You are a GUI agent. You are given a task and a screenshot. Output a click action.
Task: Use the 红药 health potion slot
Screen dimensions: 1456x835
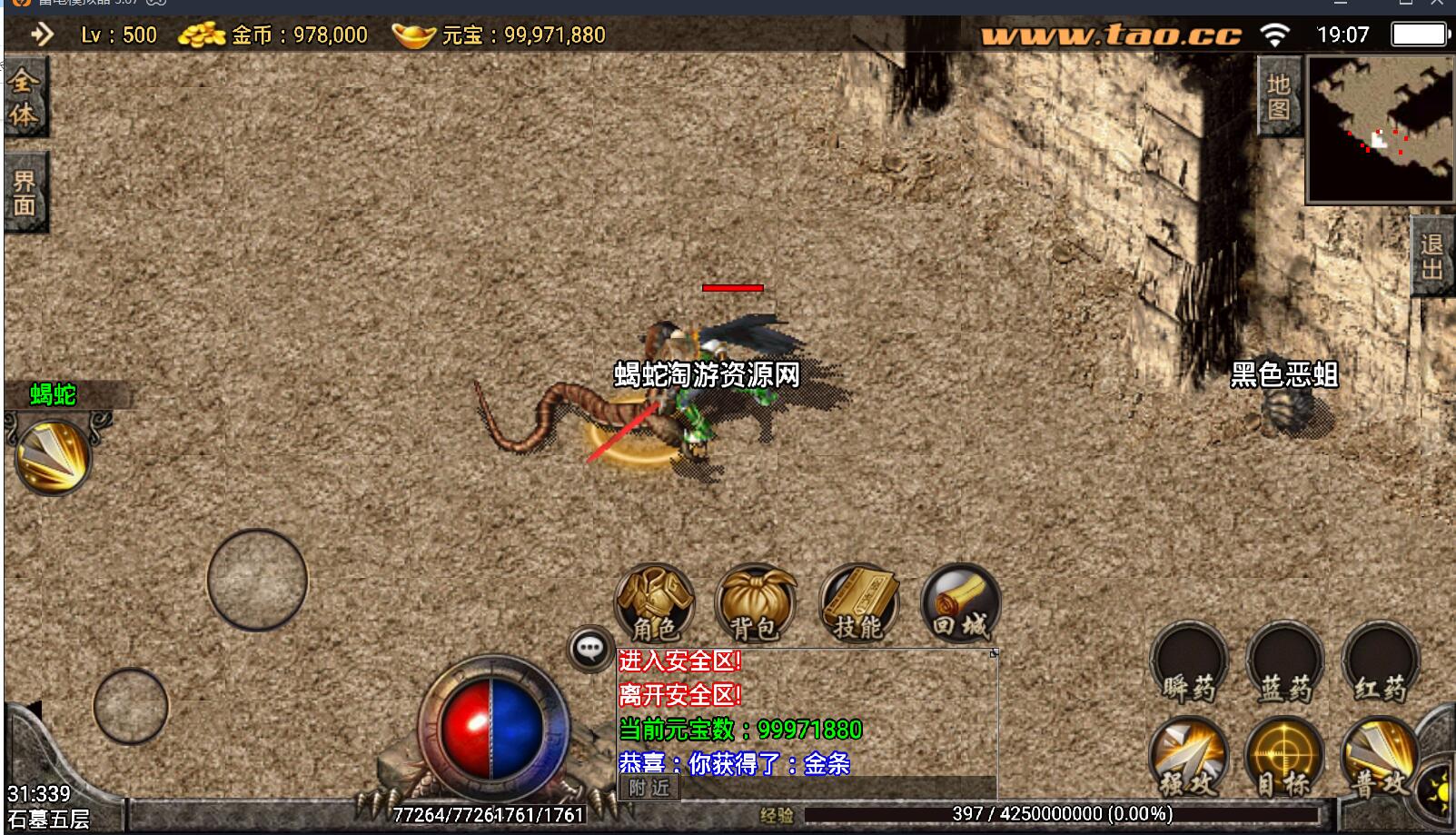1380,664
